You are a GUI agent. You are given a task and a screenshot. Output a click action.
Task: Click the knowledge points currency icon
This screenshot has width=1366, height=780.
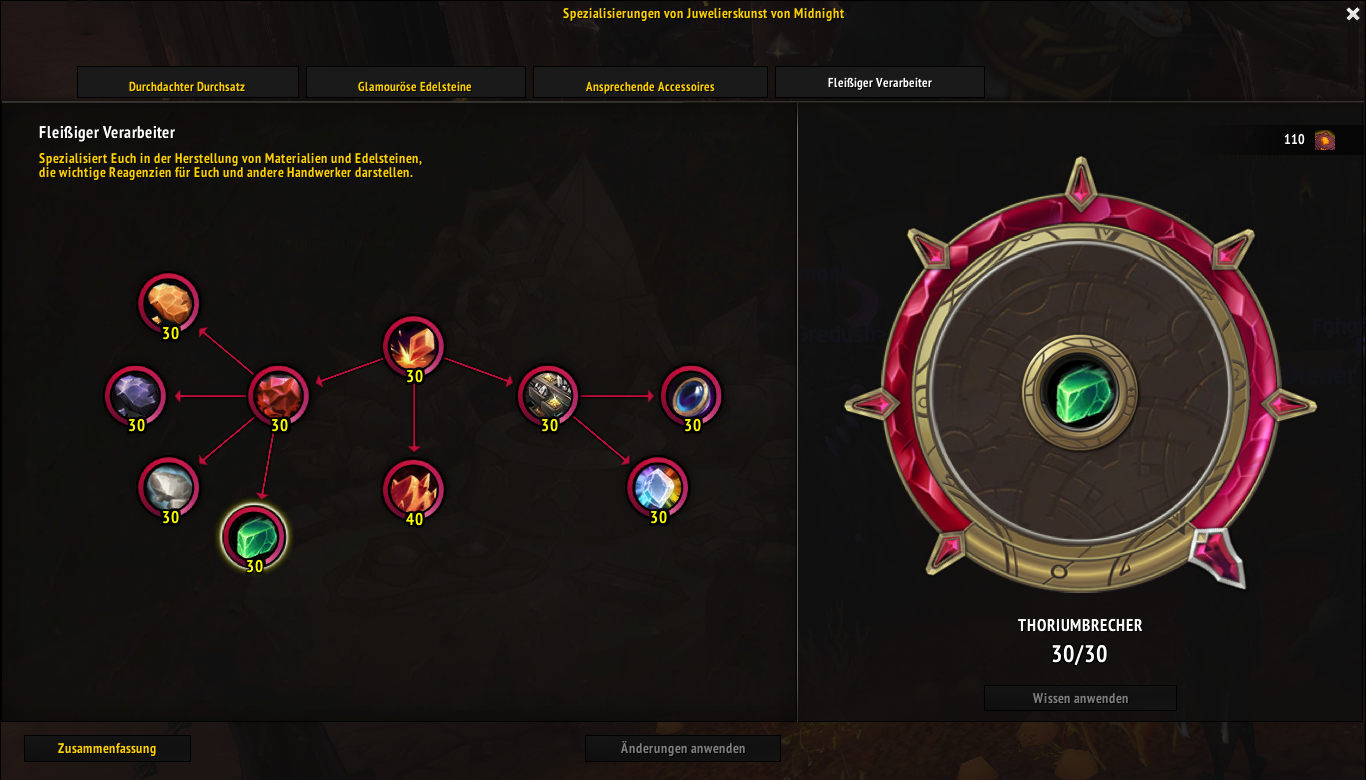tap(1324, 140)
